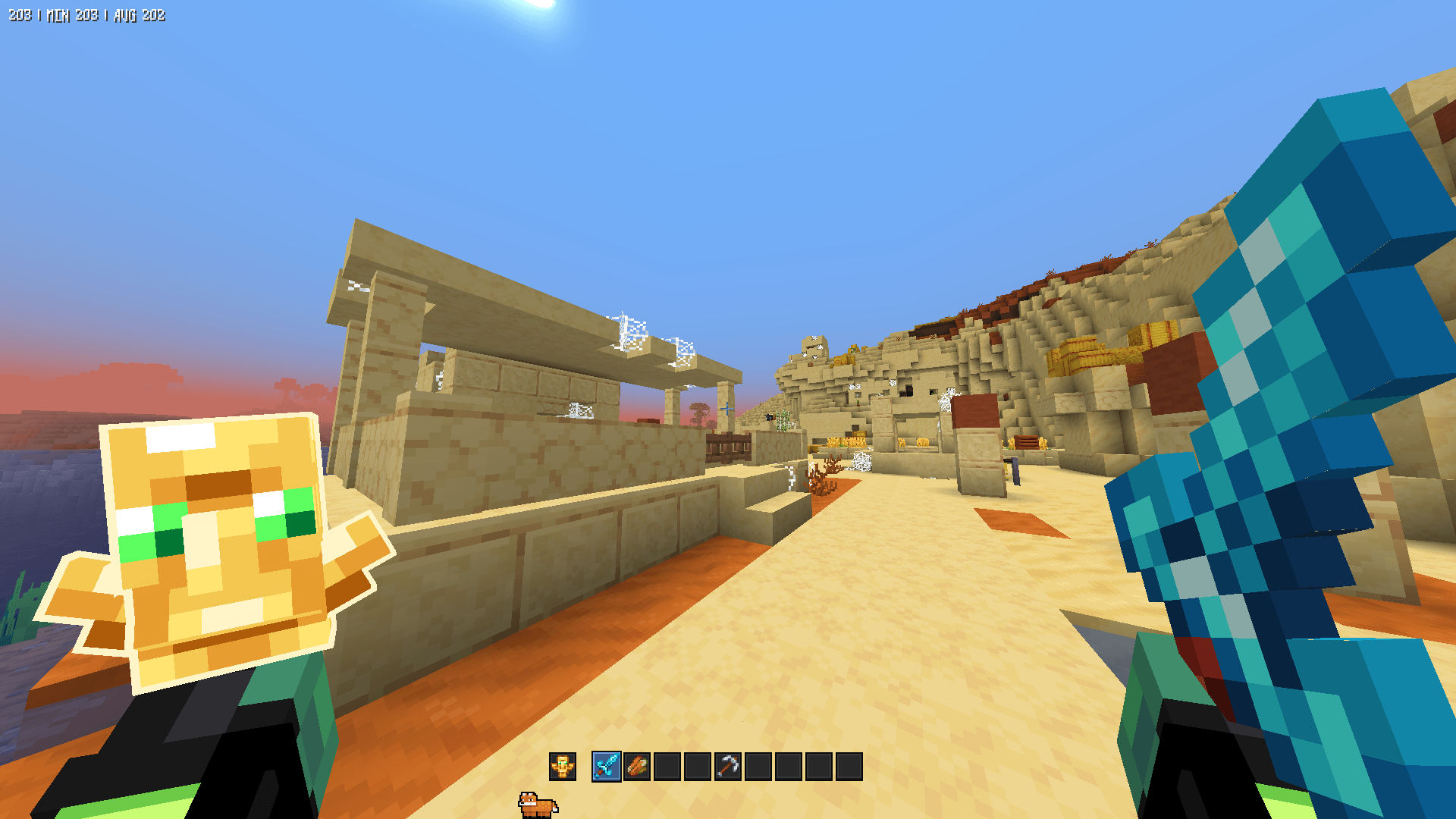1456x819 pixels.
Task: Select the cooked salmon hotbar item
Action: point(637,767)
